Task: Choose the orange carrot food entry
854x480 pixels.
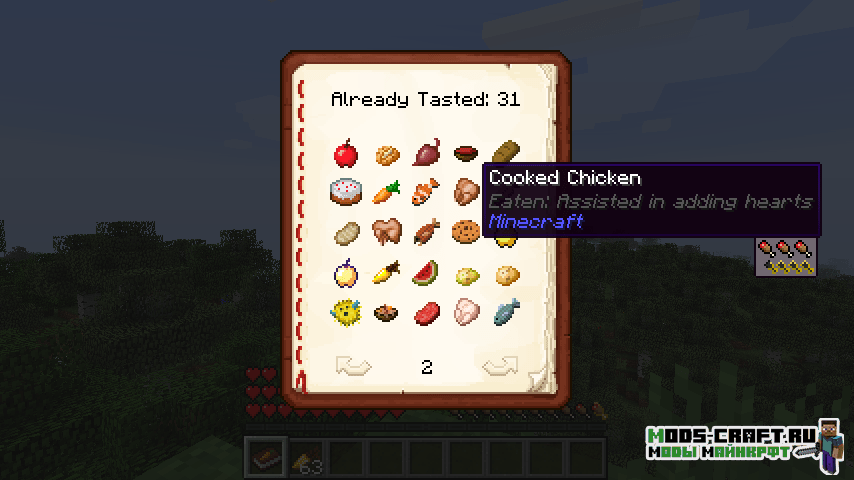Action: click(386, 191)
